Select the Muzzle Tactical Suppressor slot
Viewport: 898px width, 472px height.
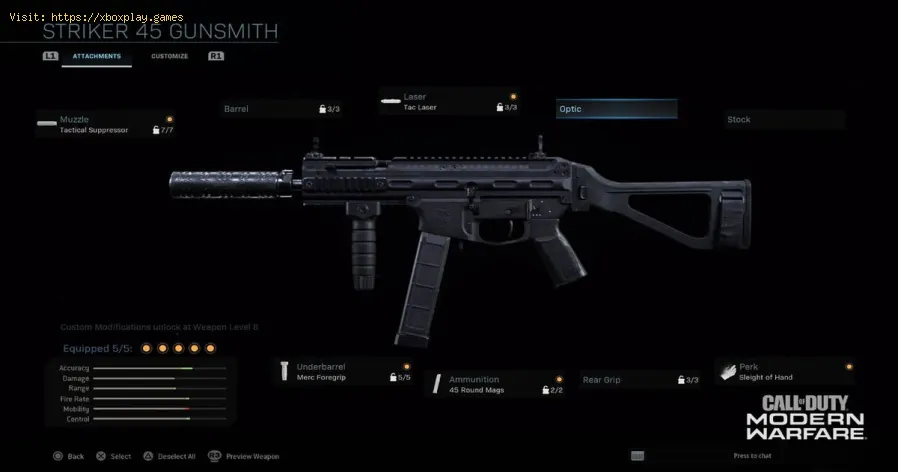(x=105, y=125)
